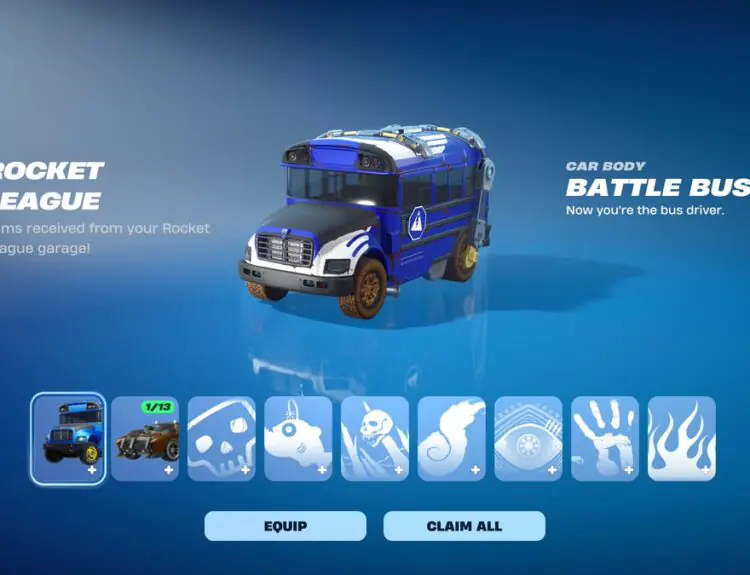Screen dimensions: 750x575
Task: Pick the tilted skull face decal tile
Action: [221, 438]
